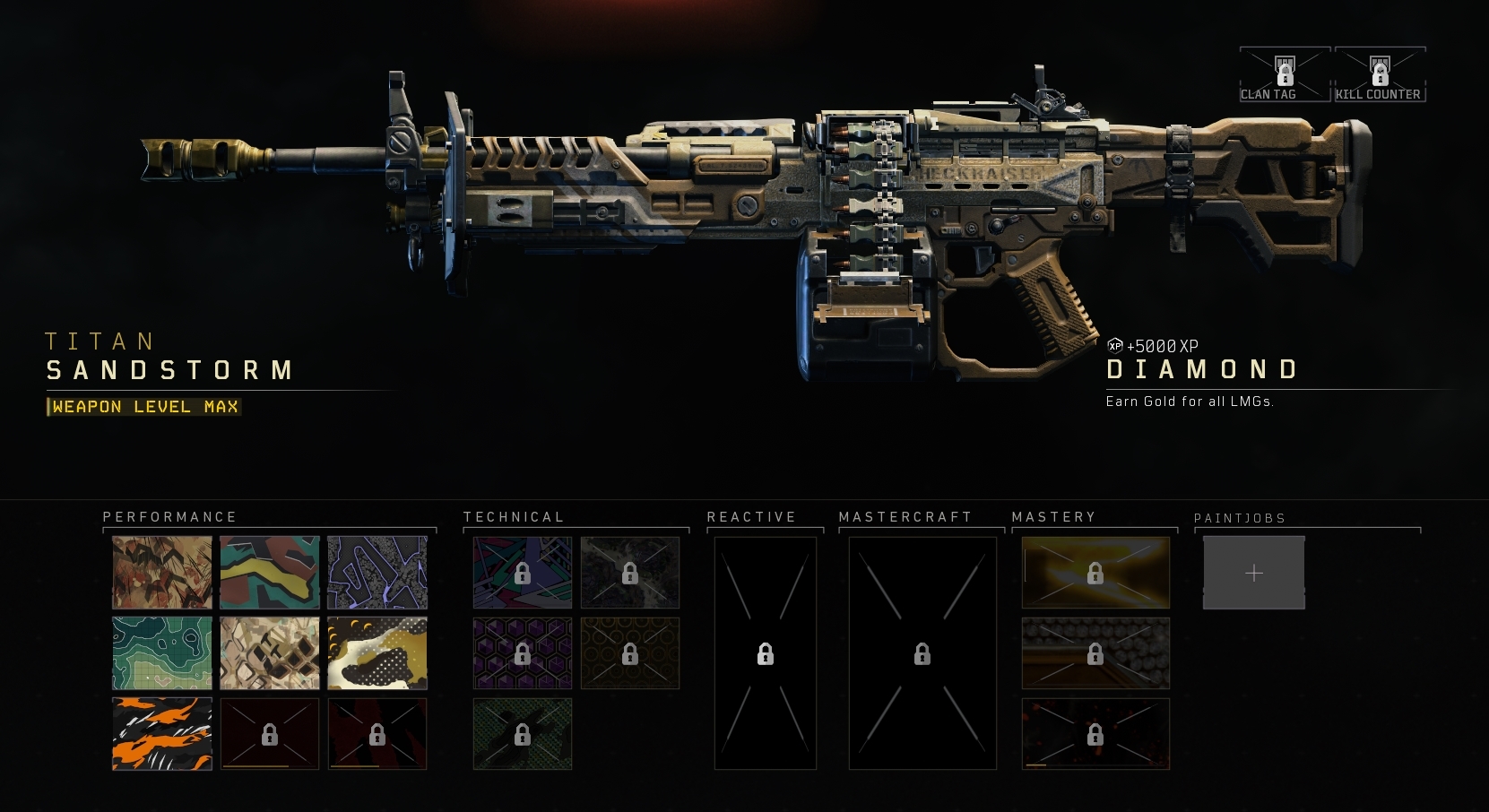Choose the teal and maroon blocky camo
This screenshot has width=1489, height=812.
[x=270, y=573]
